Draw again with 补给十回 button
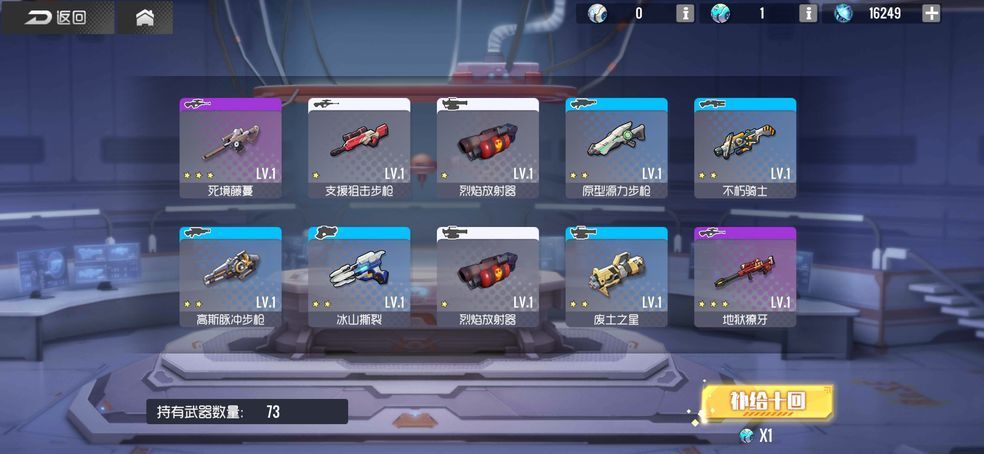984x454 pixels. [x=768, y=401]
